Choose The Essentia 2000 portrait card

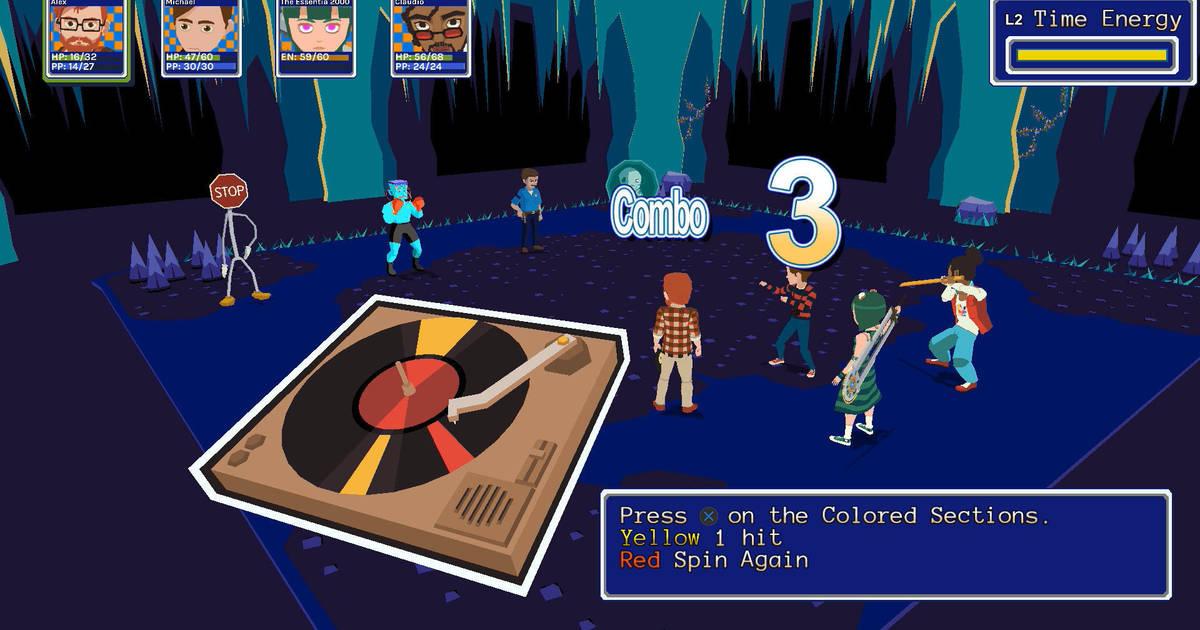tap(315, 38)
